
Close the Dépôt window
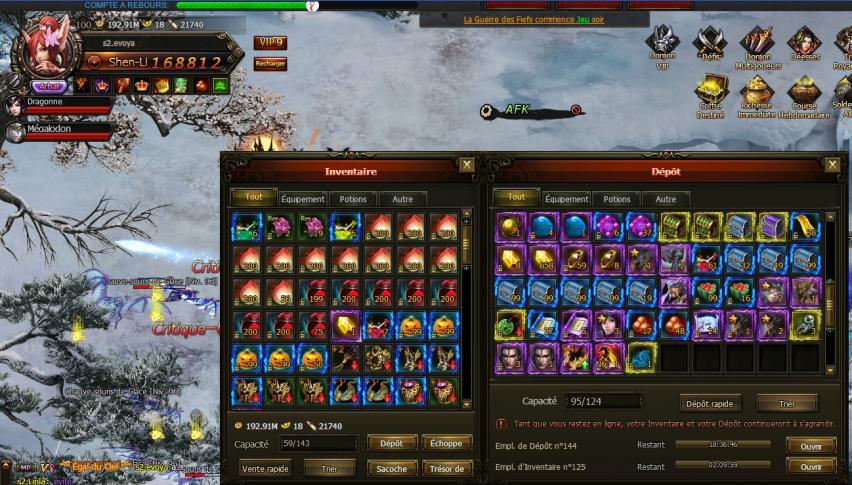point(831,165)
